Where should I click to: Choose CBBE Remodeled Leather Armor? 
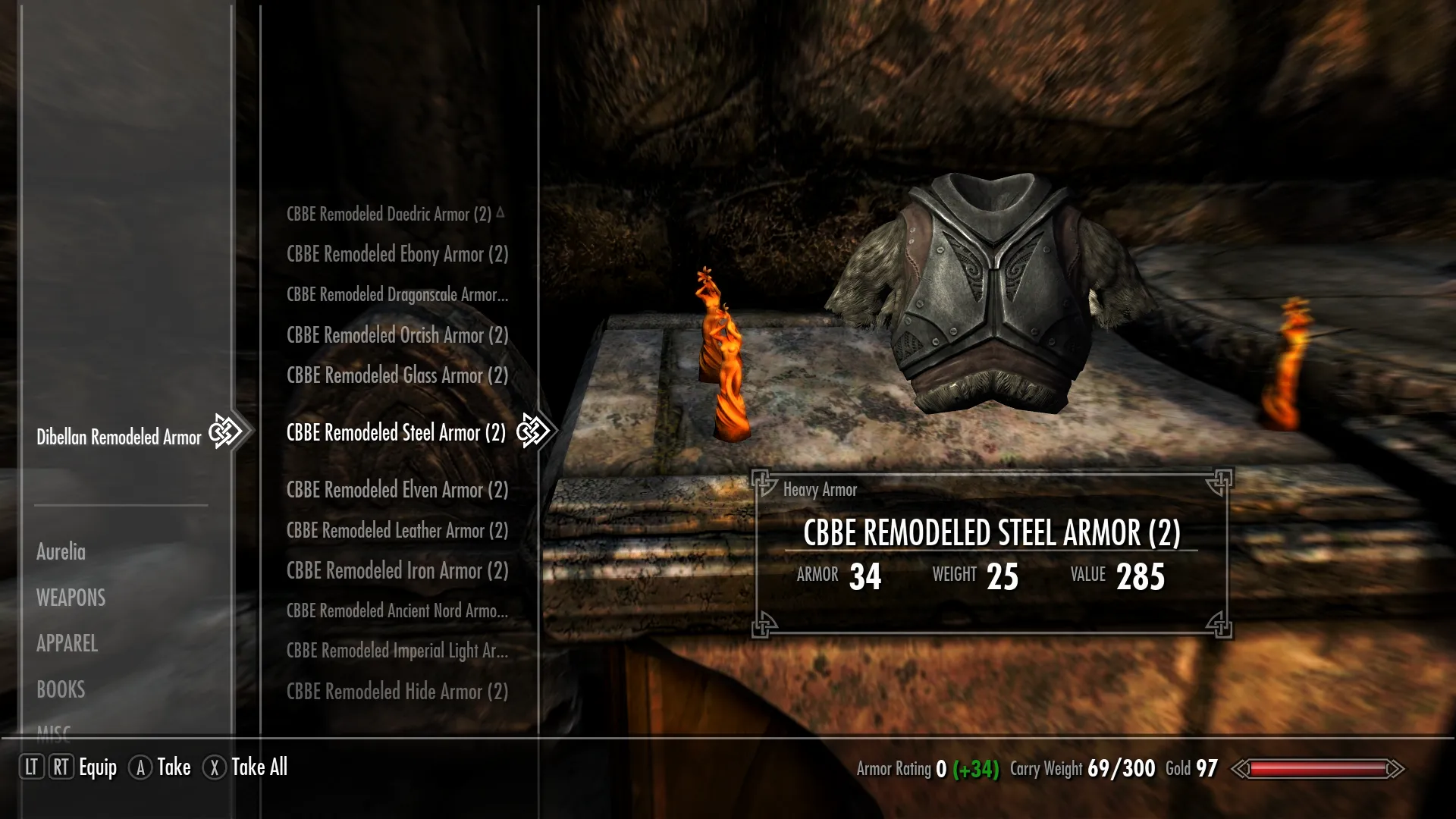click(397, 531)
